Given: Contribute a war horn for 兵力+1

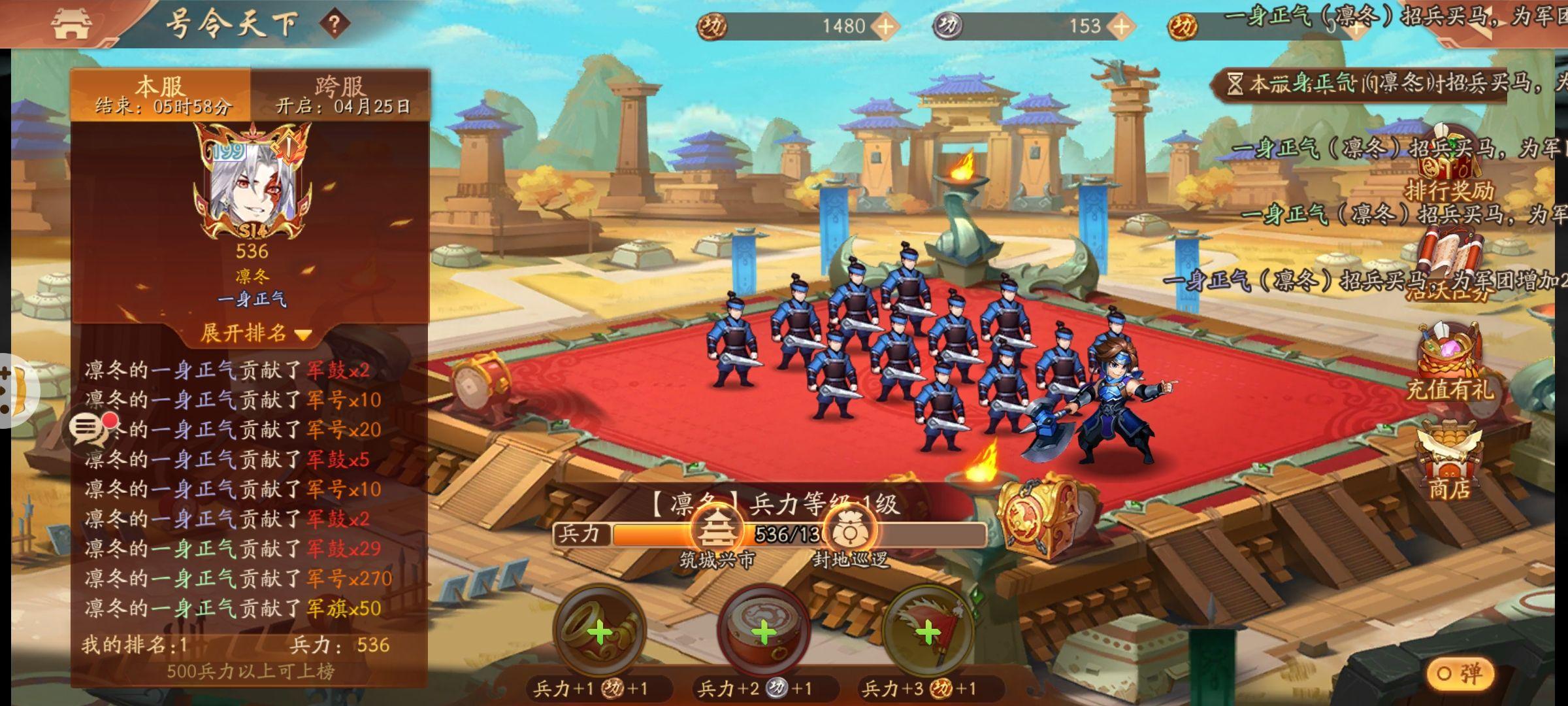Looking at the screenshot, I should [599, 631].
